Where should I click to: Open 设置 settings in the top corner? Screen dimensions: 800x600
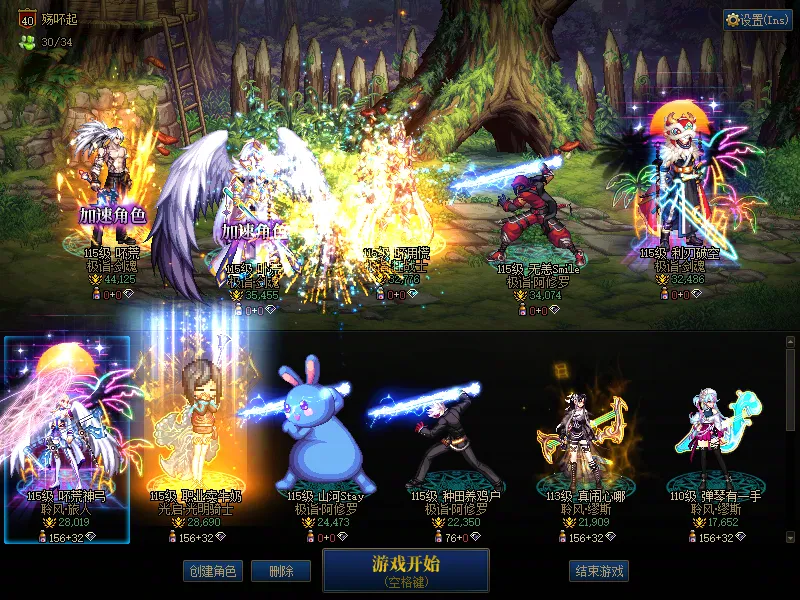pyautogui.click(x=757, y=20)
